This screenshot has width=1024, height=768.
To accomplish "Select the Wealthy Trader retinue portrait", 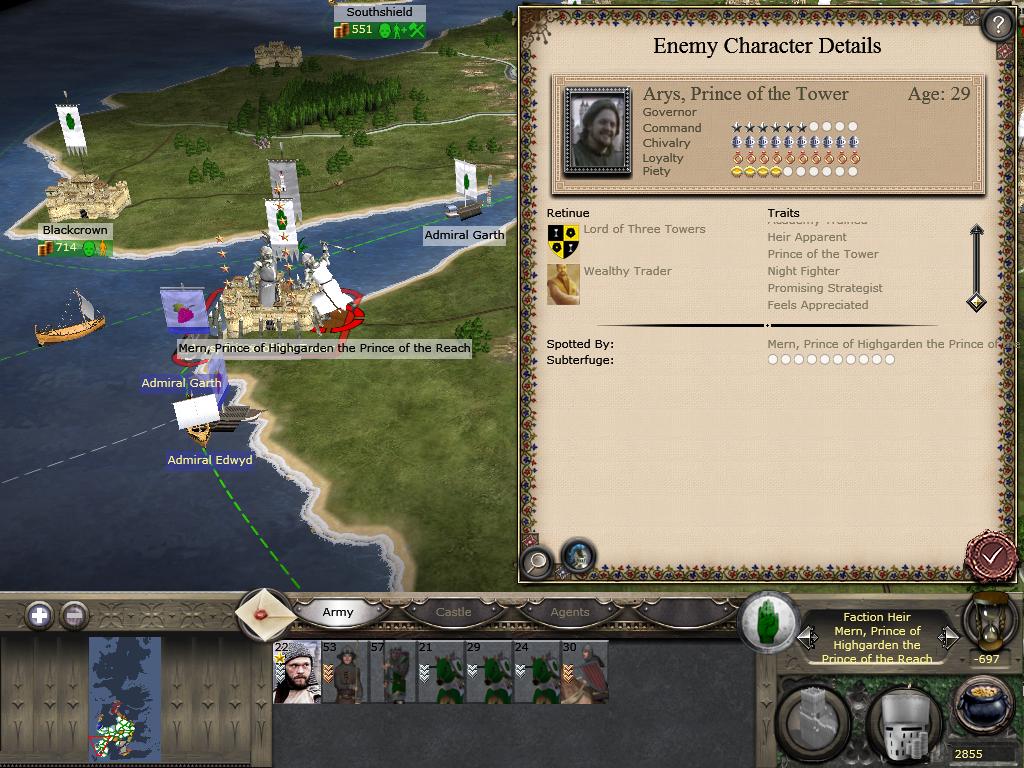I will (563, 284).
